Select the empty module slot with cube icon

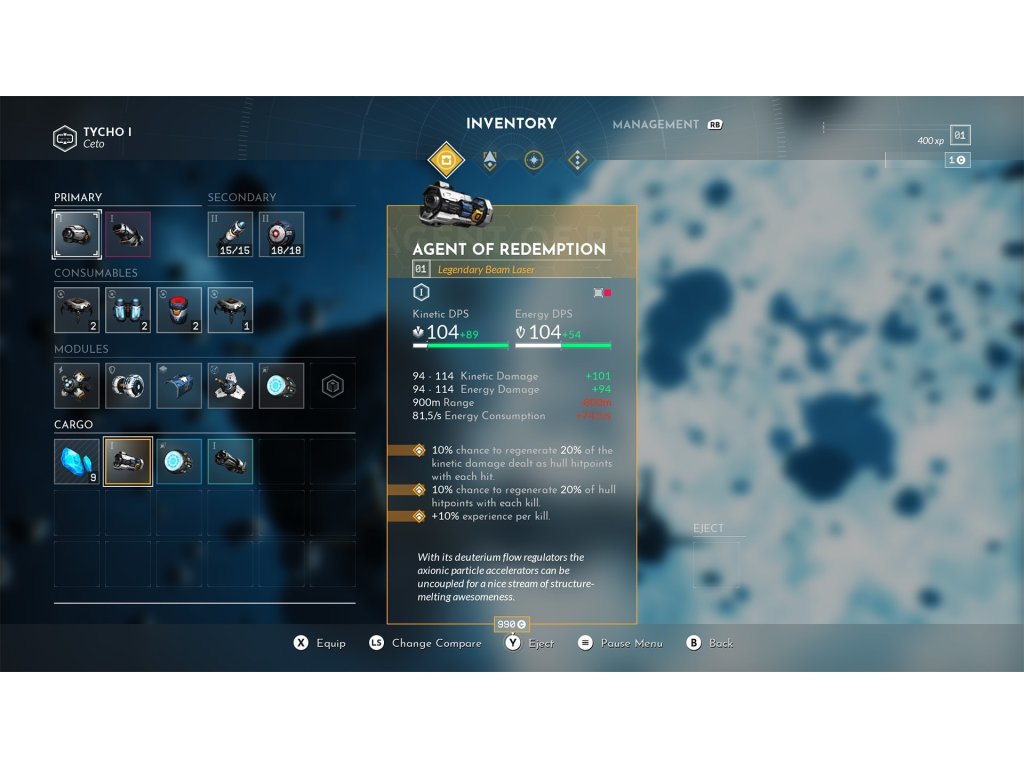[x=332, y=386]
